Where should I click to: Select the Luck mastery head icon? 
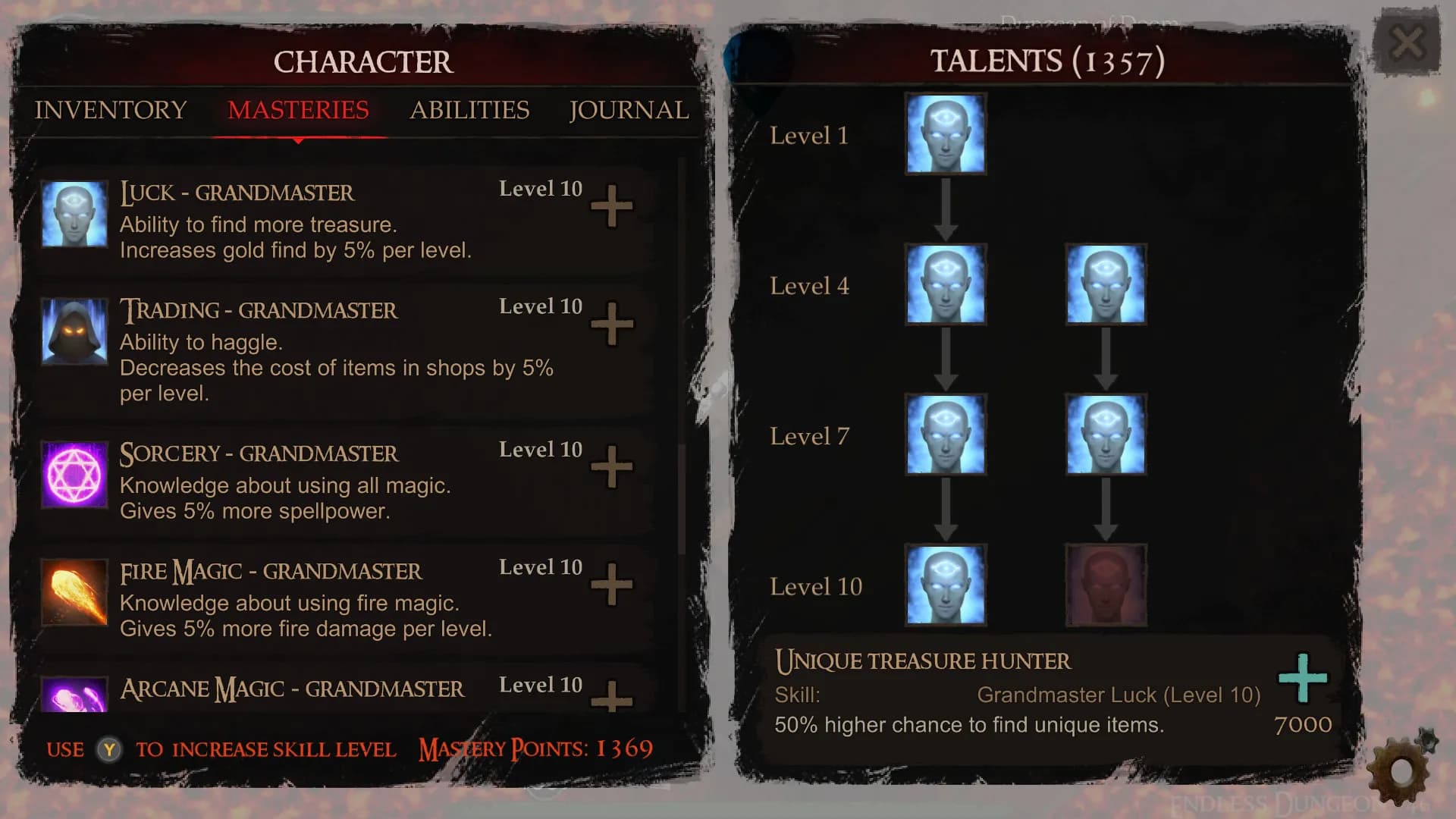tap(74, 215)
